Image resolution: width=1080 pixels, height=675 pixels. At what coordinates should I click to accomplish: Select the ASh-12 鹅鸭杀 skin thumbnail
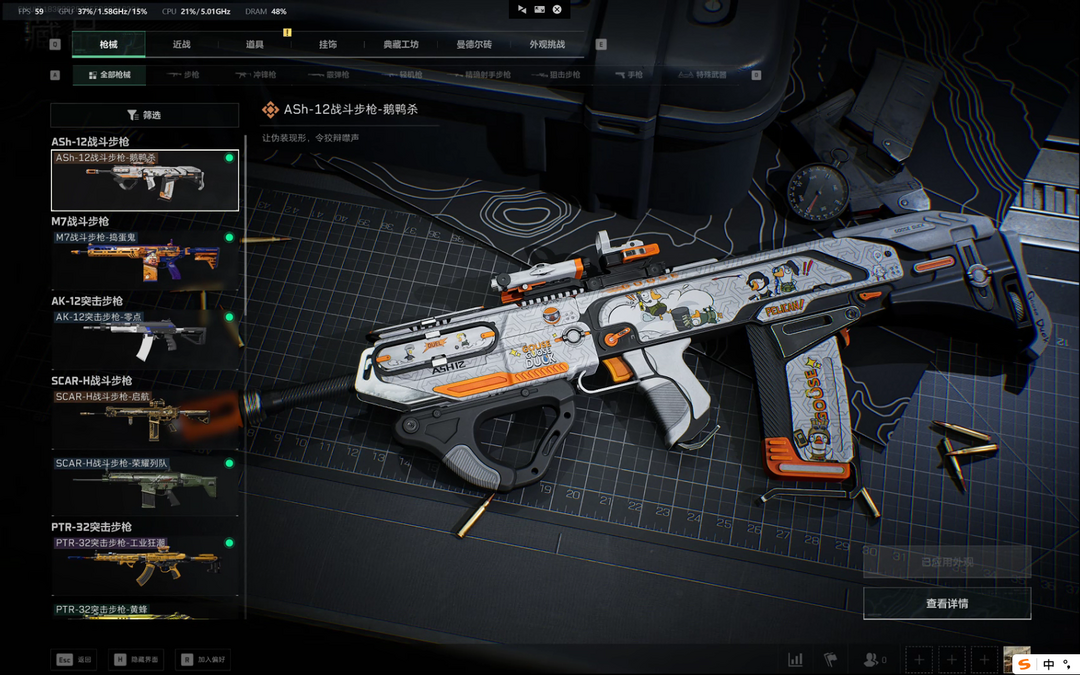tap(145, 180)
